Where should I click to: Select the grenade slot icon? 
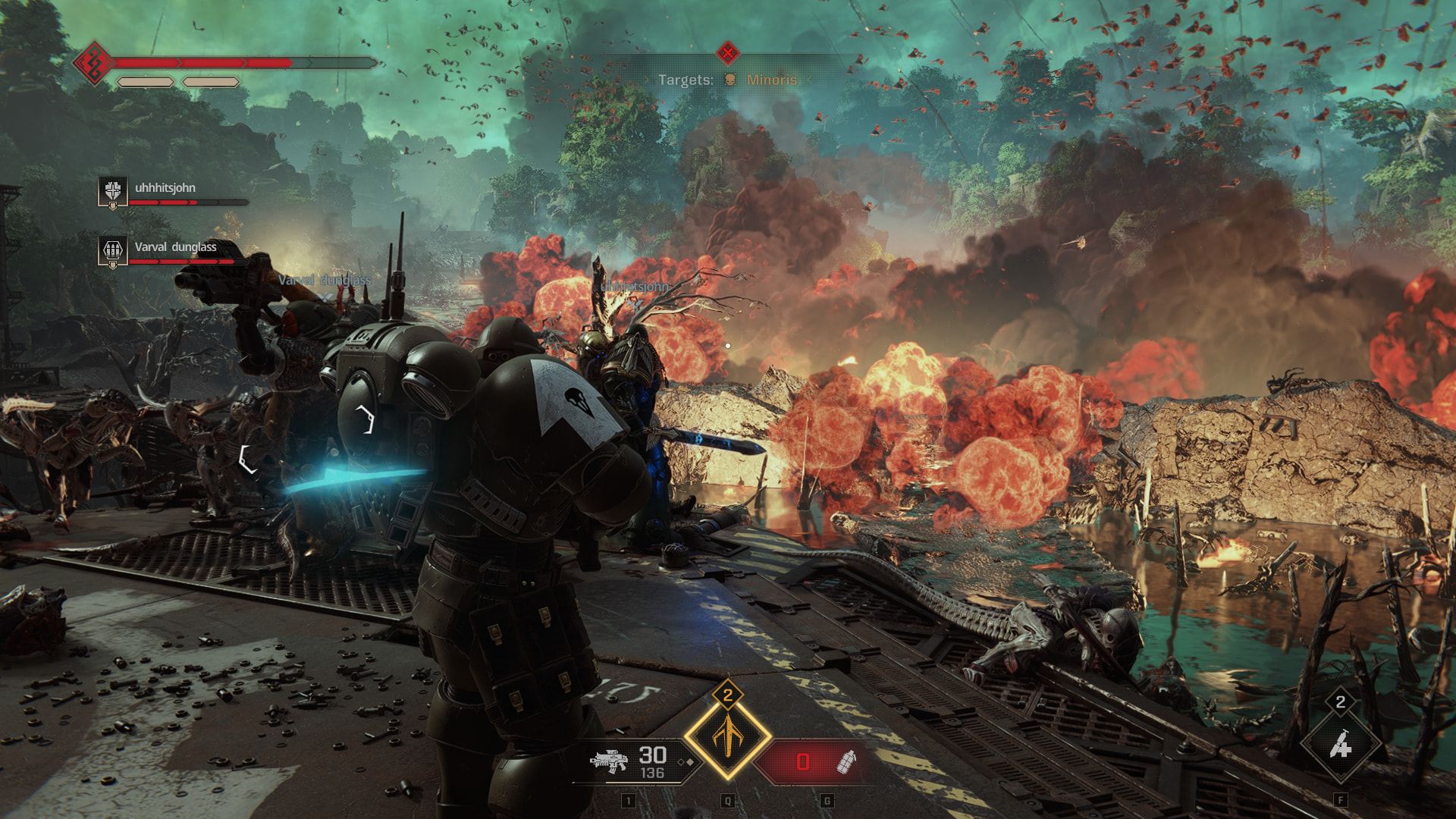(846, 761)
